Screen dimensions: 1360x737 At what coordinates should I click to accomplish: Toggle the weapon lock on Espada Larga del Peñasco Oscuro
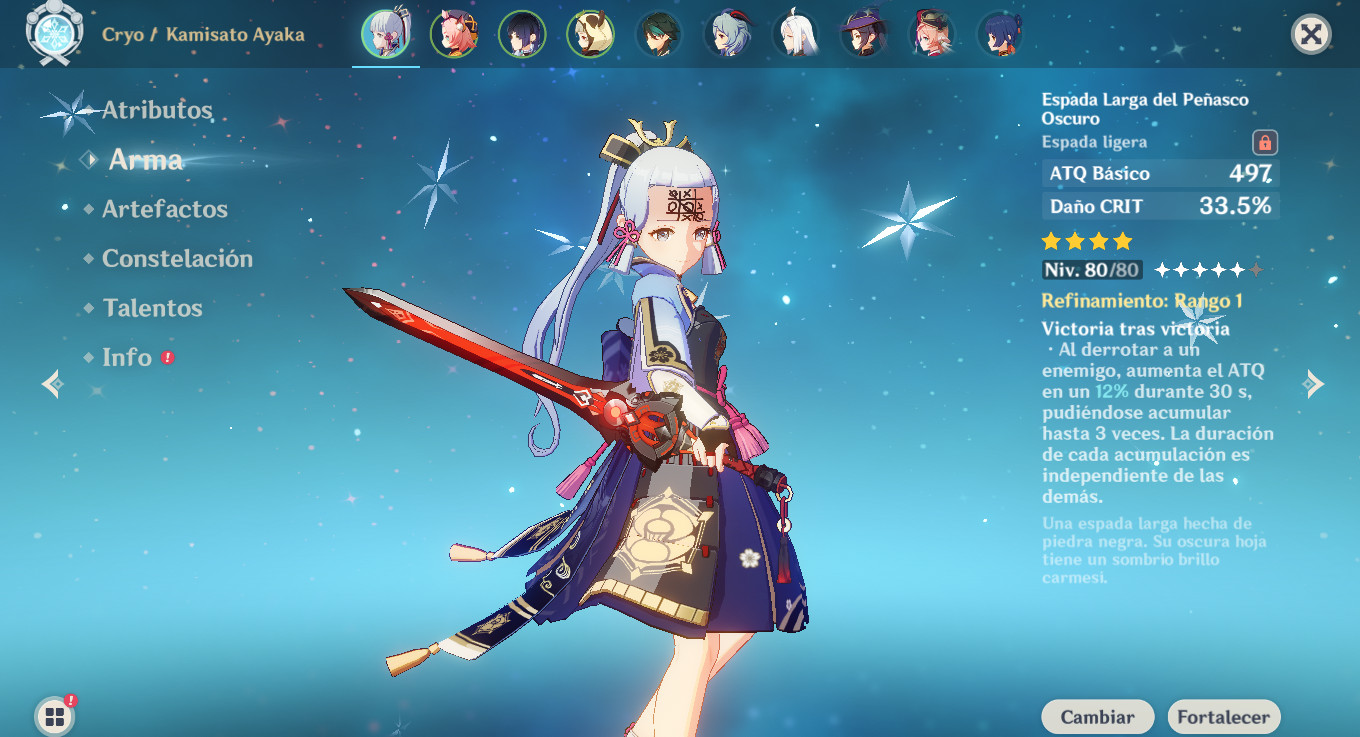coord(1266,140)
